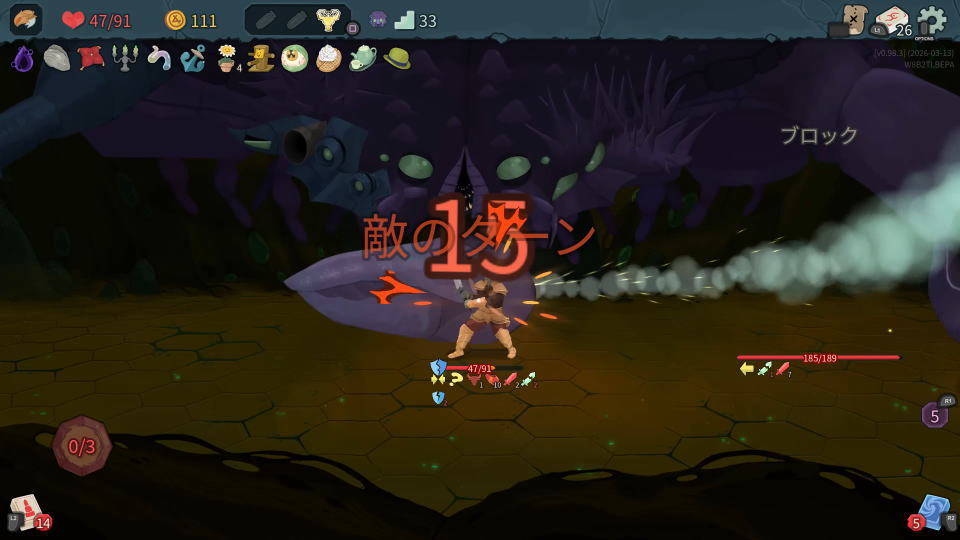
Task: Inspect the potted flower relic
Action: pyautogui.click(x=227, y=59)
